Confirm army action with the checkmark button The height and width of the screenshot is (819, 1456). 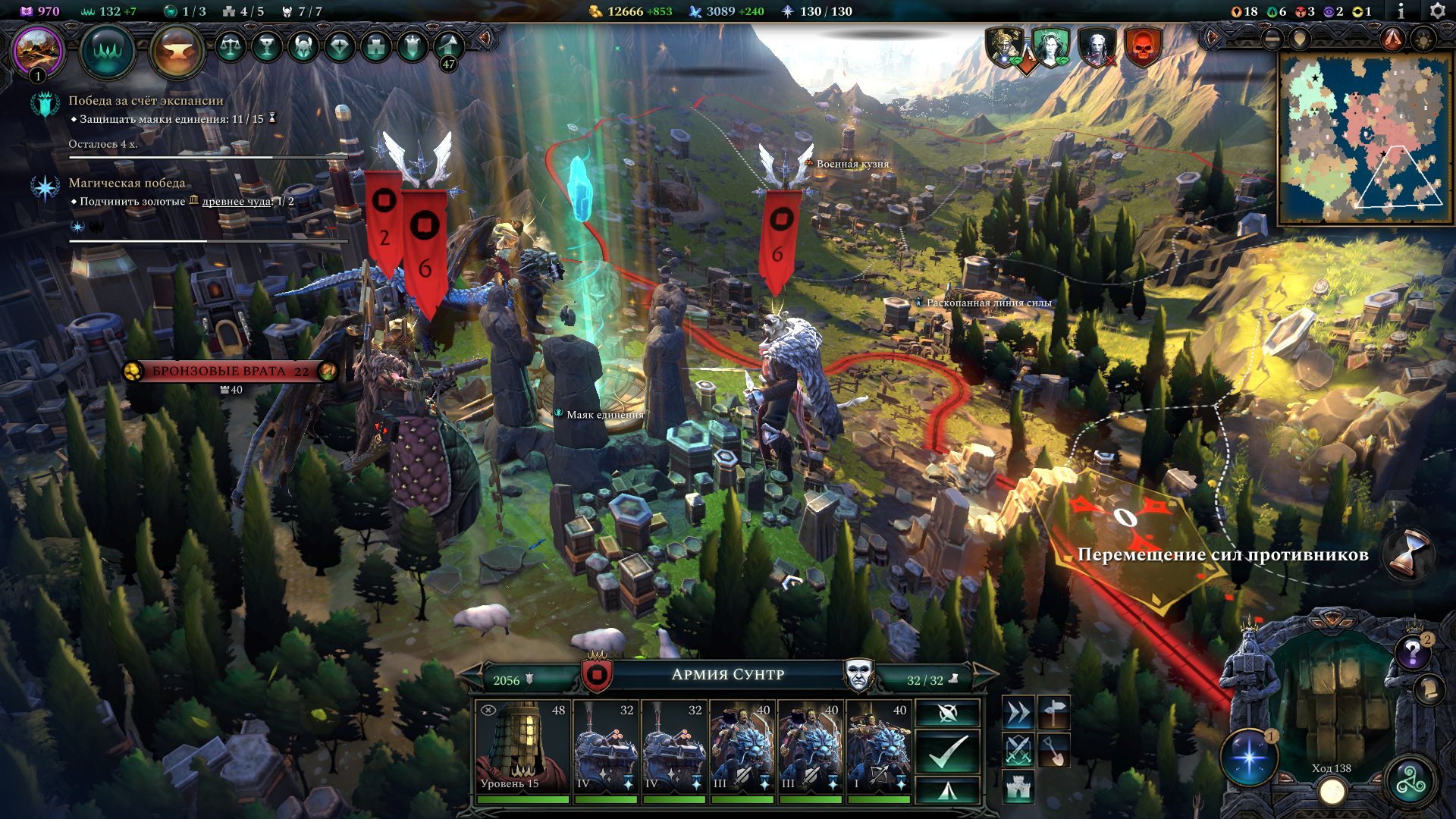tap(948, 752)
